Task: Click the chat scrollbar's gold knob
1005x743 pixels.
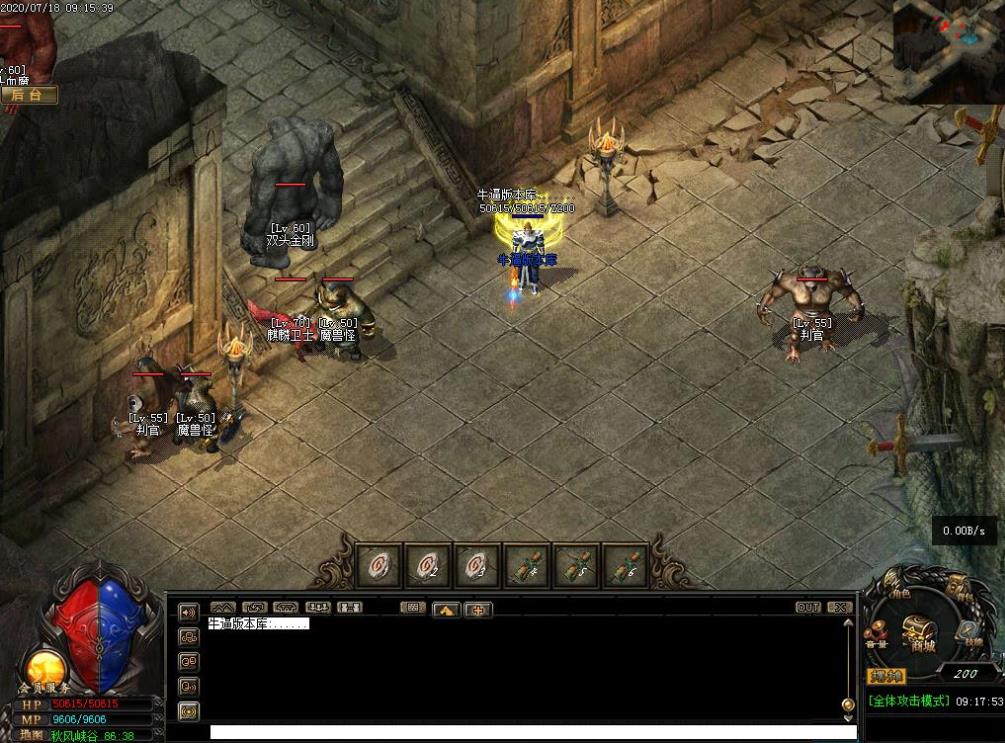Action: 848,704
